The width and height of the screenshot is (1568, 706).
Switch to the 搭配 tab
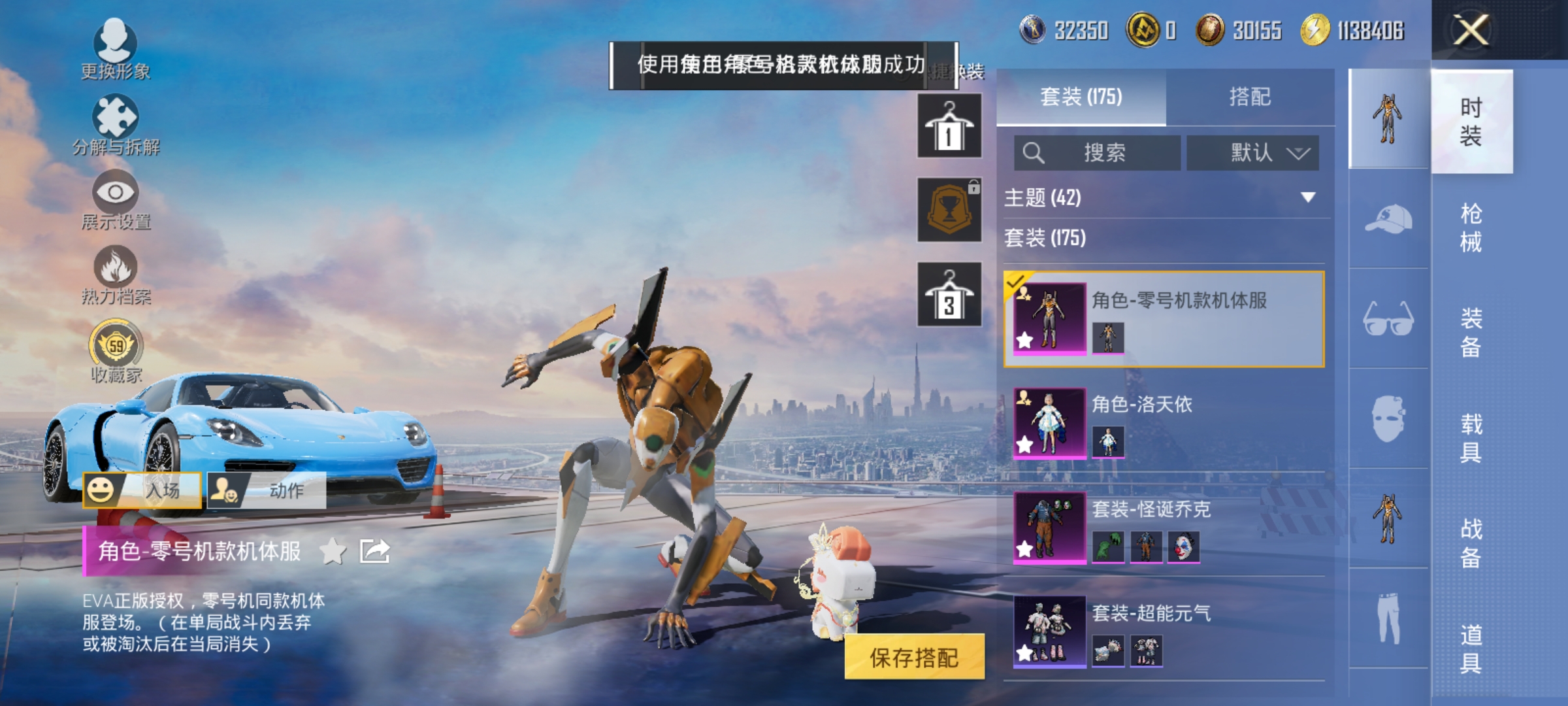coord(1249,97)
